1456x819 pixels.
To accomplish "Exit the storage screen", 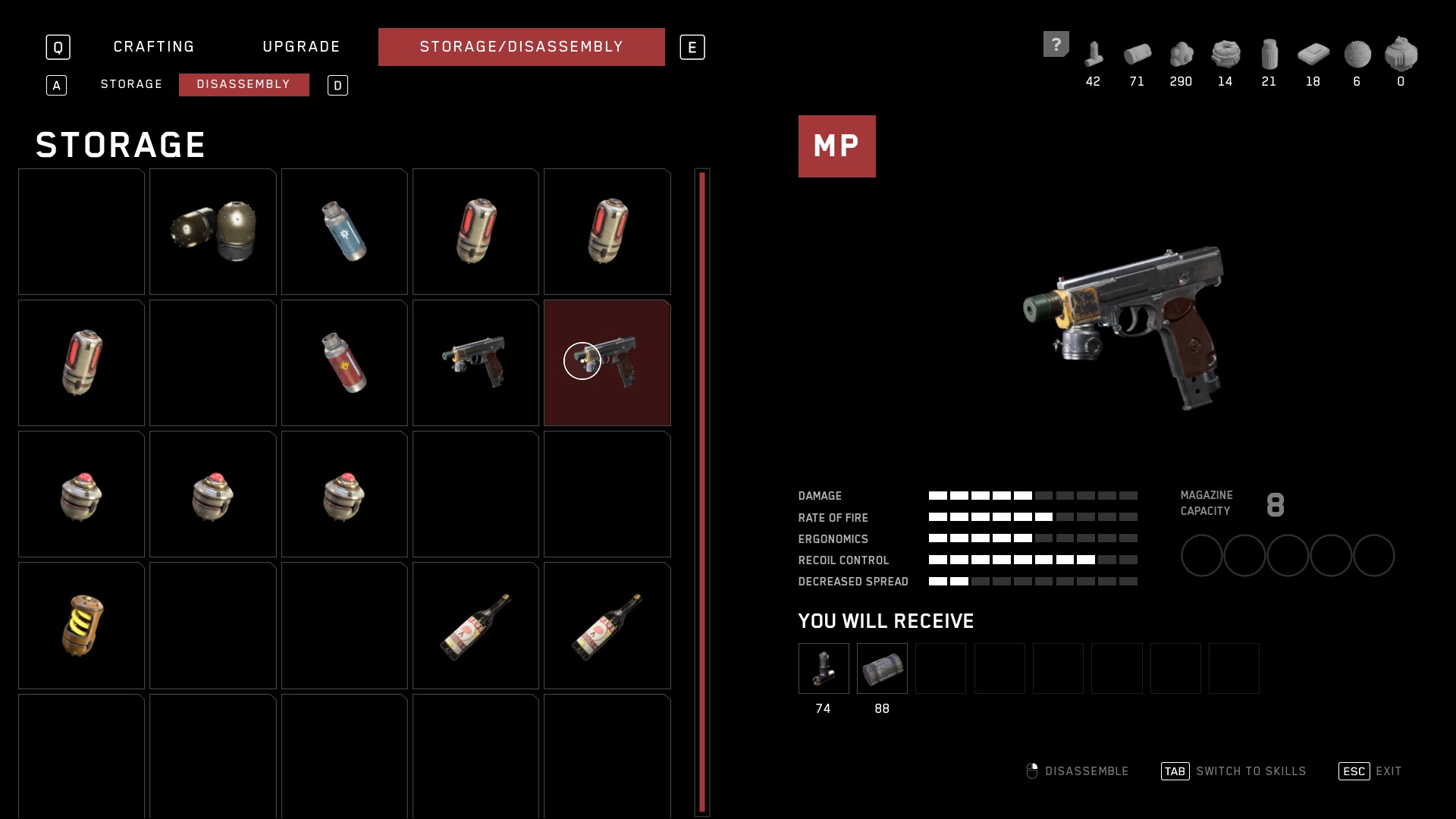I will [x=1370, y=771].
